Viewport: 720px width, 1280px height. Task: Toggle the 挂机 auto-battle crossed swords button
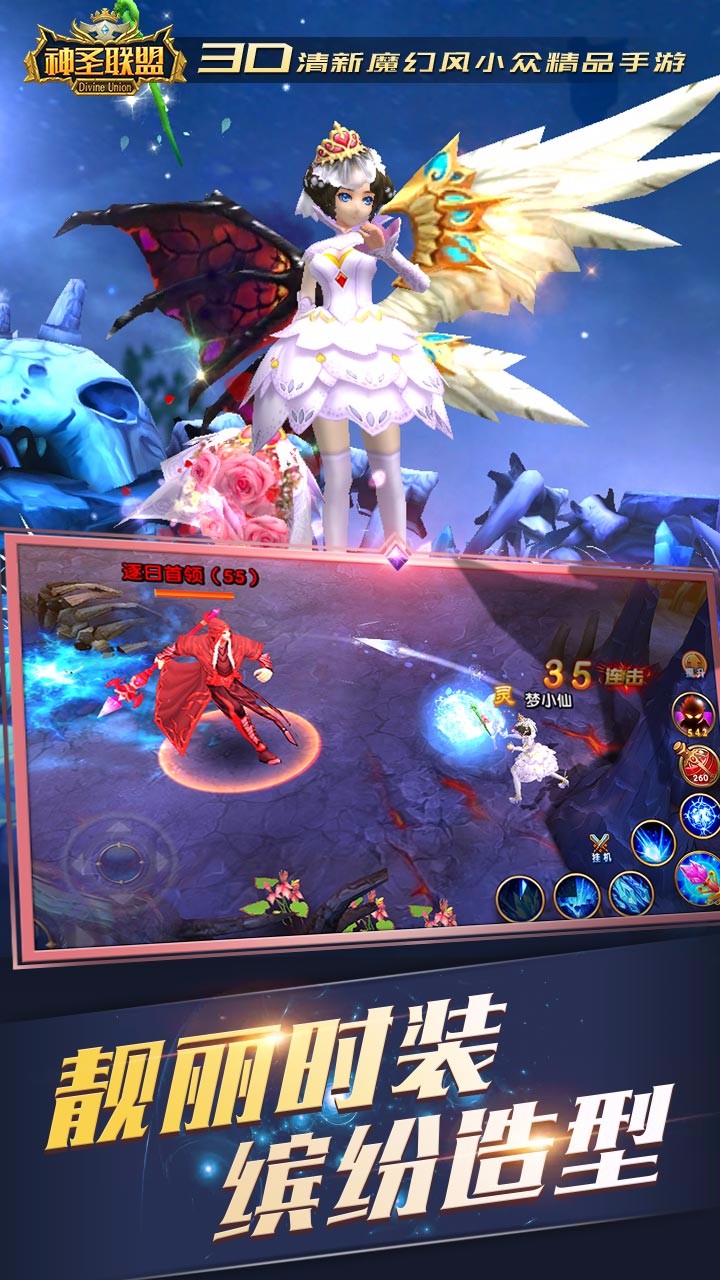pos(600,846)
